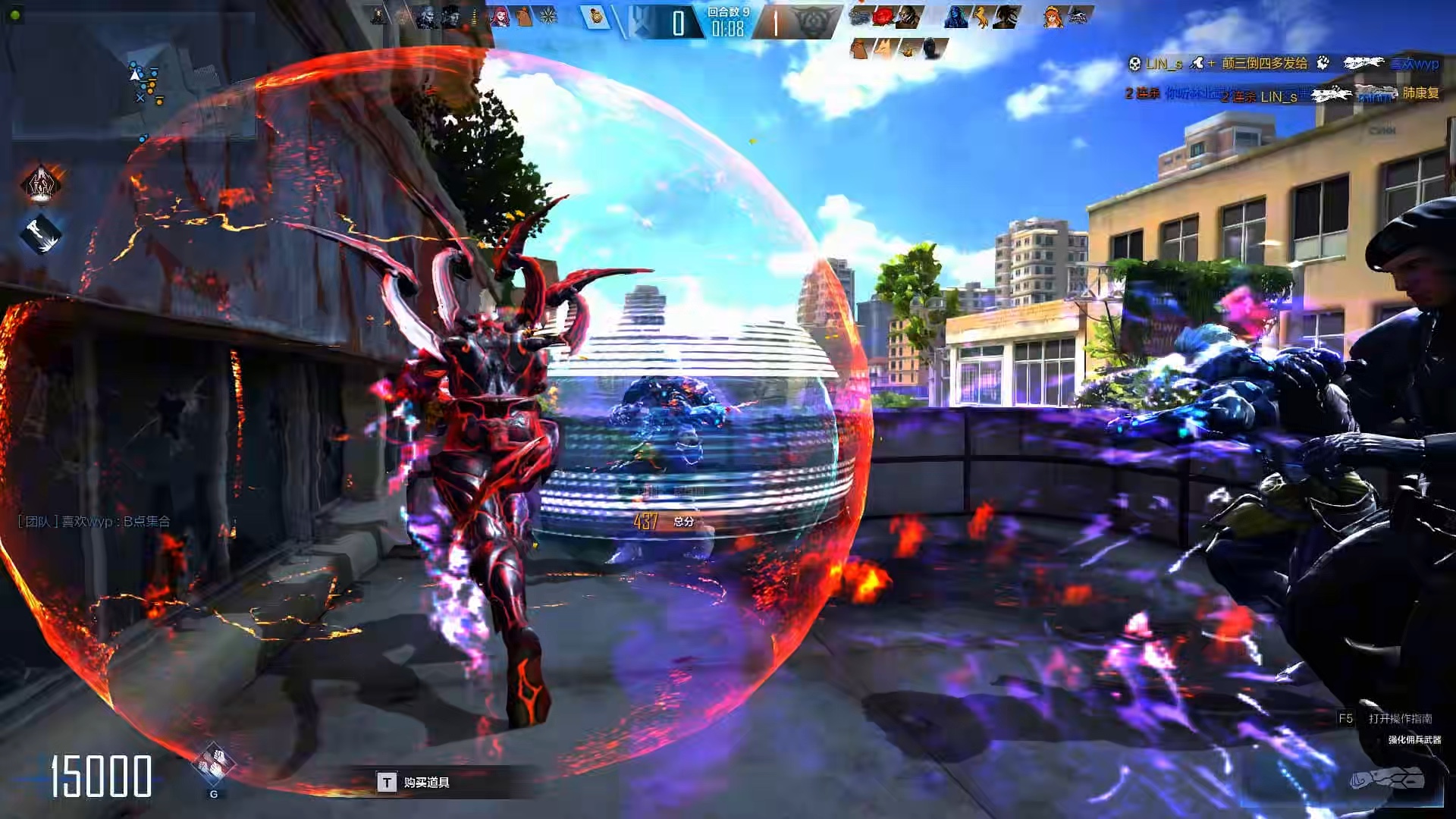Select the pink-haired girl player avatar
Image resolution: width=1456 pixels, height=819 pixels.
click(500, 17)
